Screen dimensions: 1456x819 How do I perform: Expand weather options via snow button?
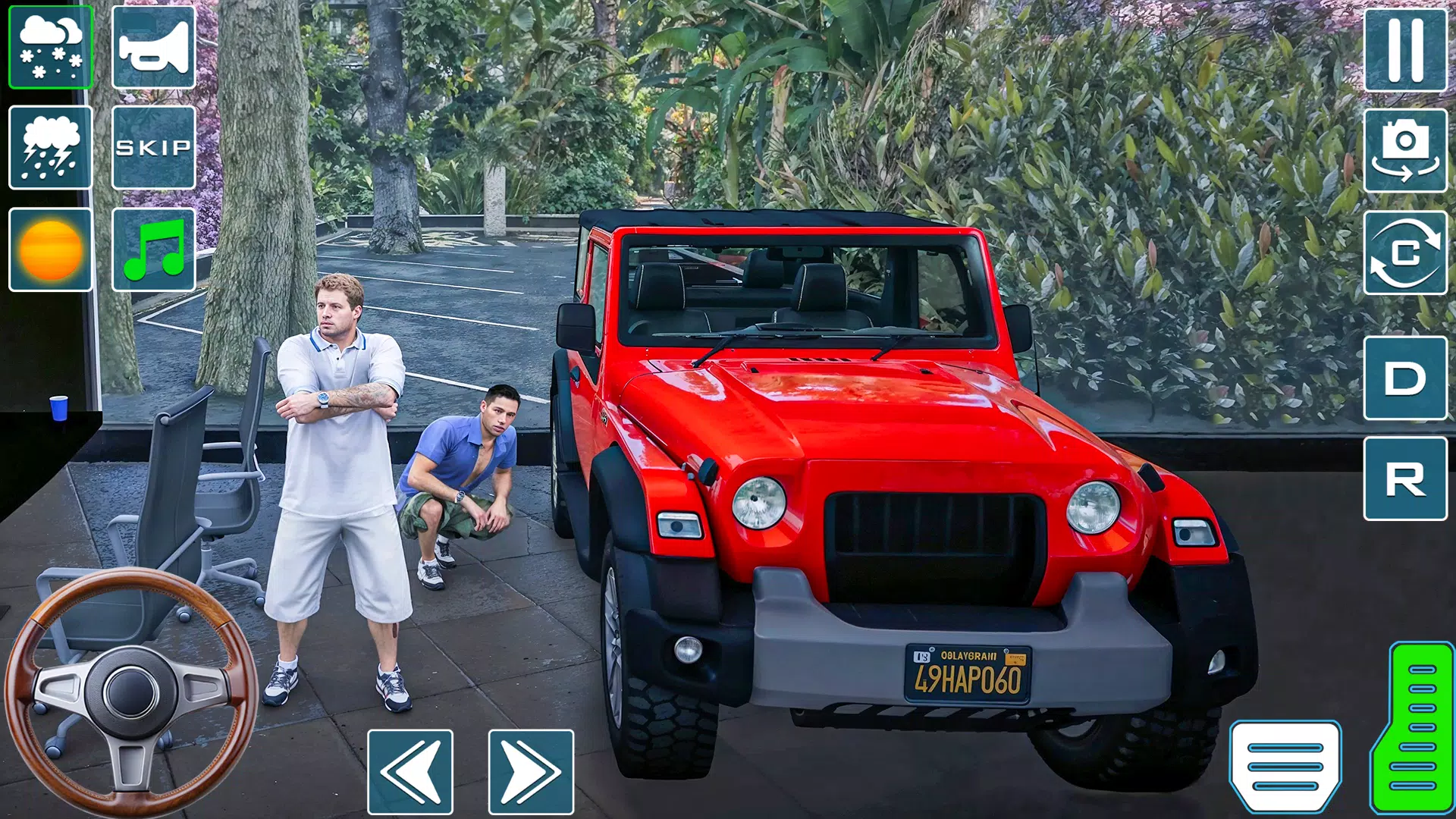(50, 49)
